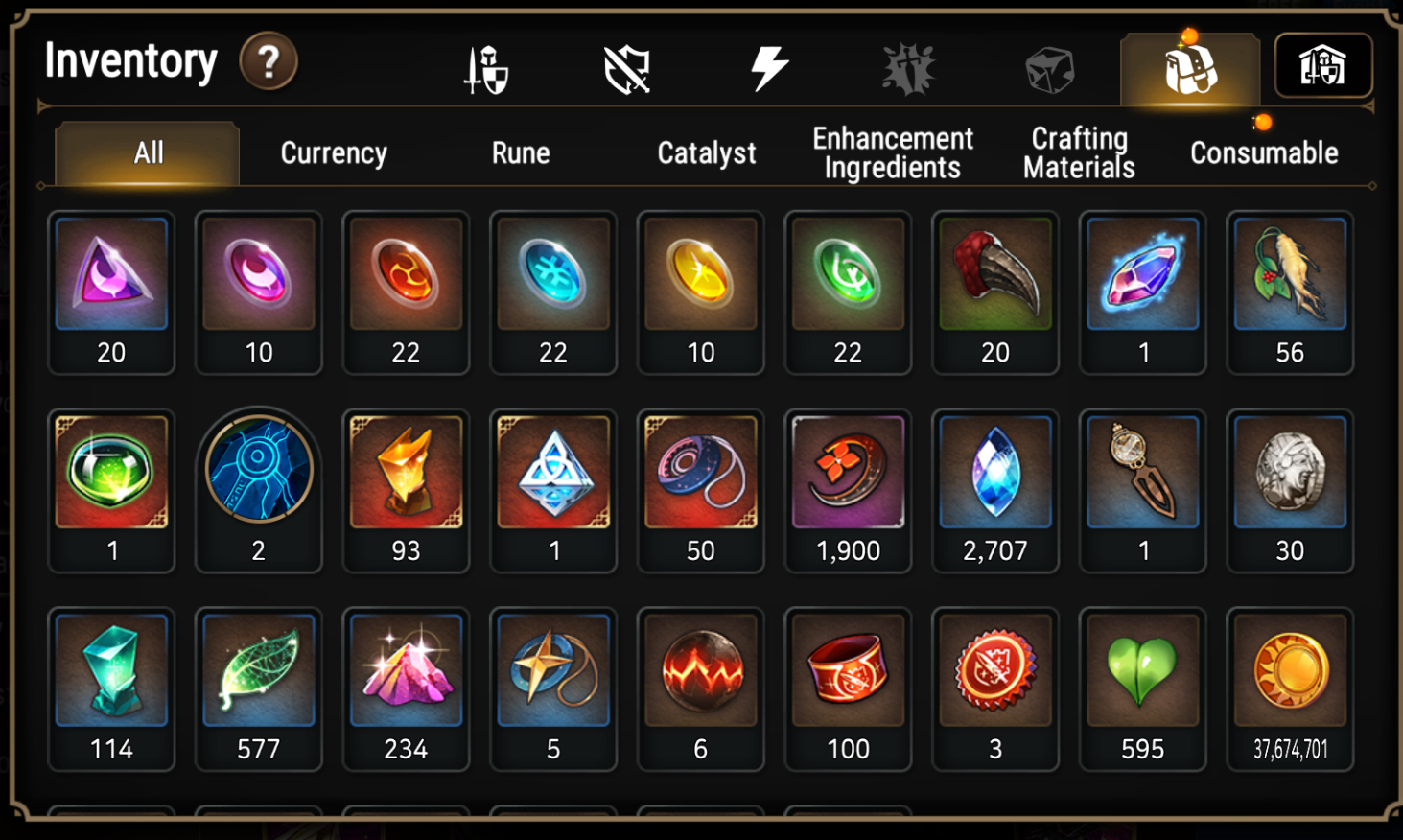Open the Crafting Materials tab

(1078, 152)
